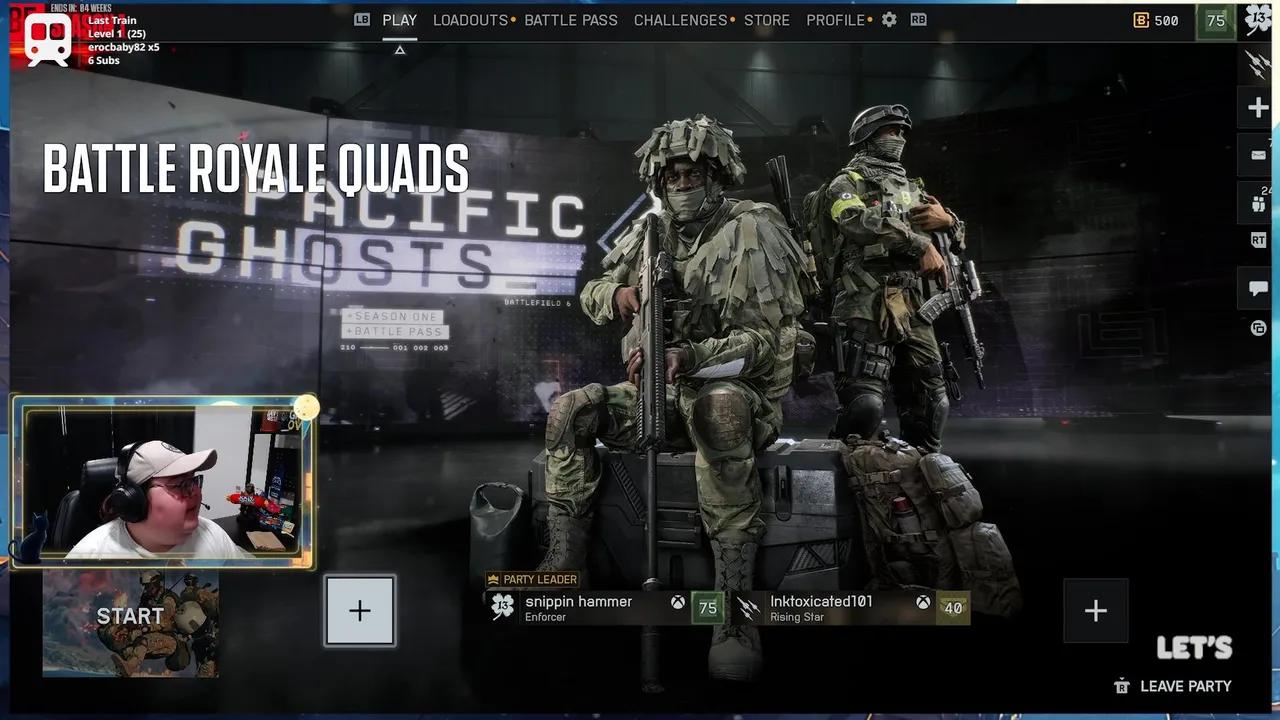
Task: Expand the empty party slot right of Inktoxicated101
Action: click(1095, 610)
